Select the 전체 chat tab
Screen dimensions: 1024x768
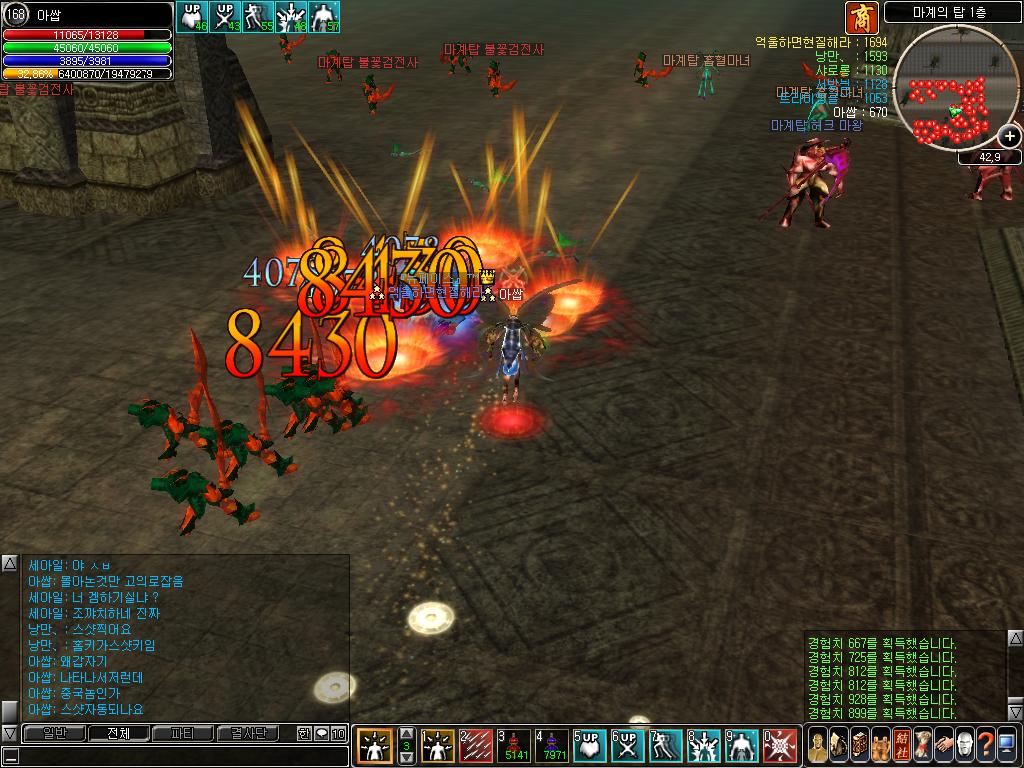[x=118, y=734]
